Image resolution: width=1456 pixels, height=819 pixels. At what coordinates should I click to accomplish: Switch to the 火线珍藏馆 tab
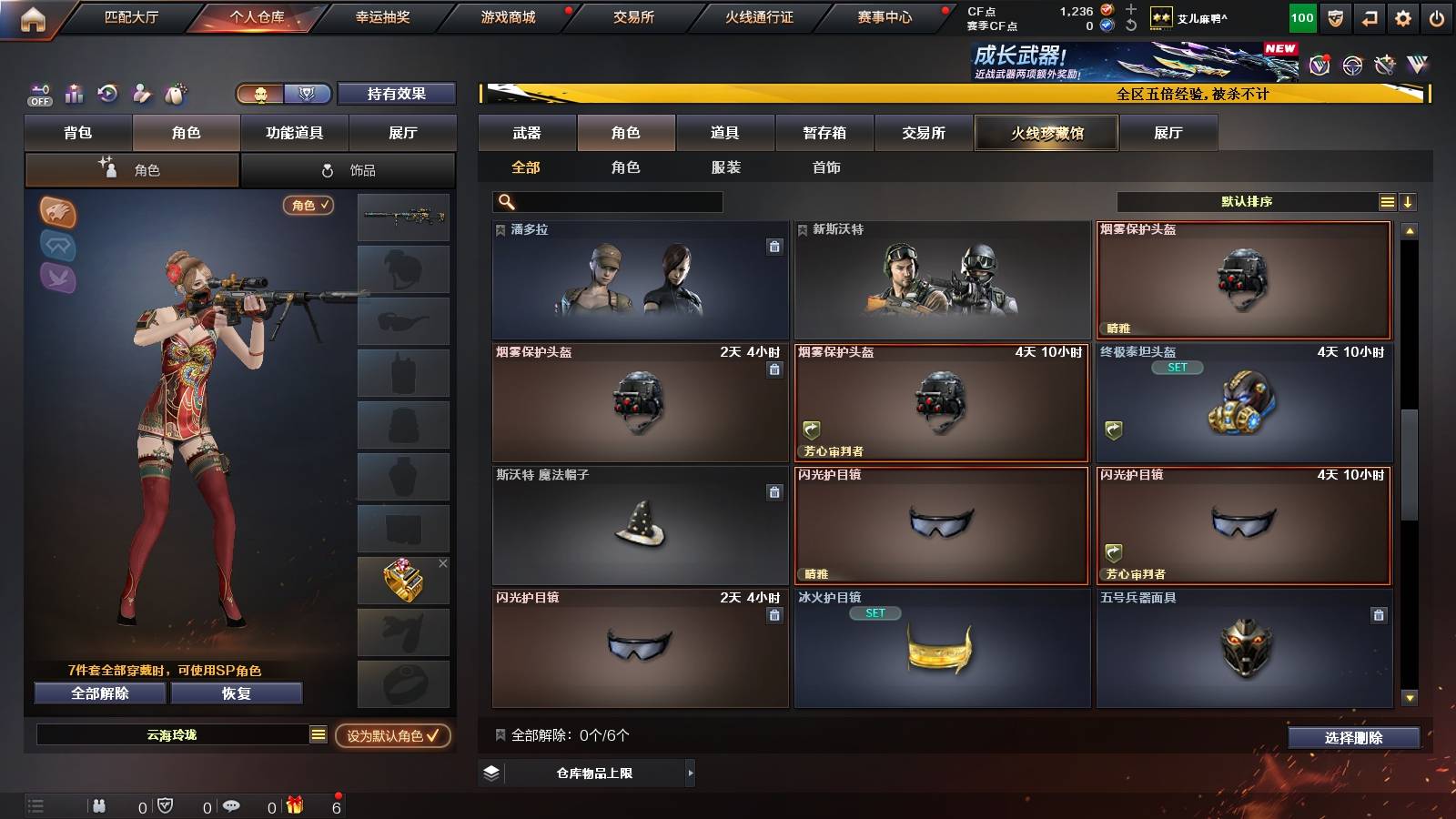click(1046, 133)
